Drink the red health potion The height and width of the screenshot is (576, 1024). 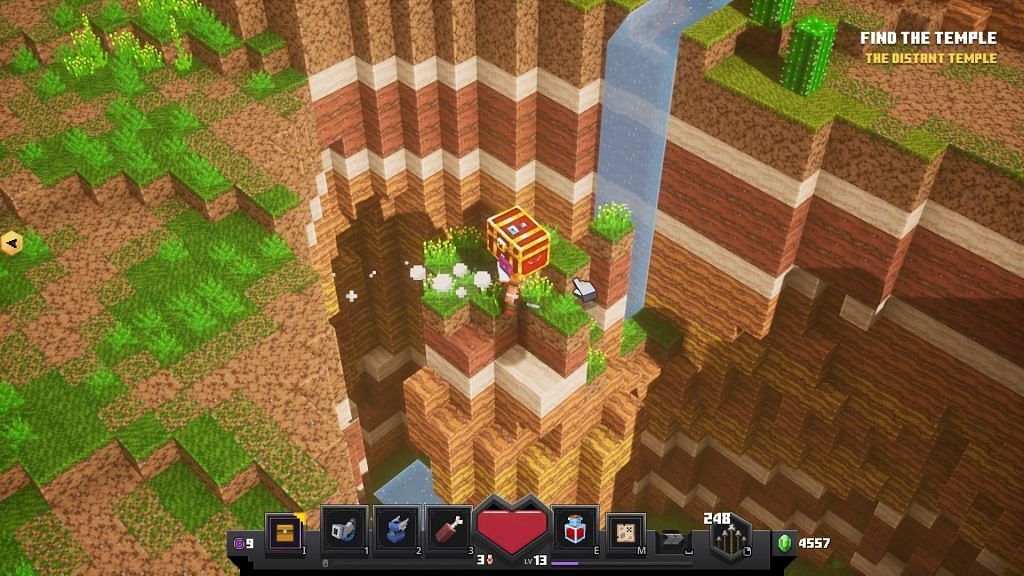click(x=575, y=529)
